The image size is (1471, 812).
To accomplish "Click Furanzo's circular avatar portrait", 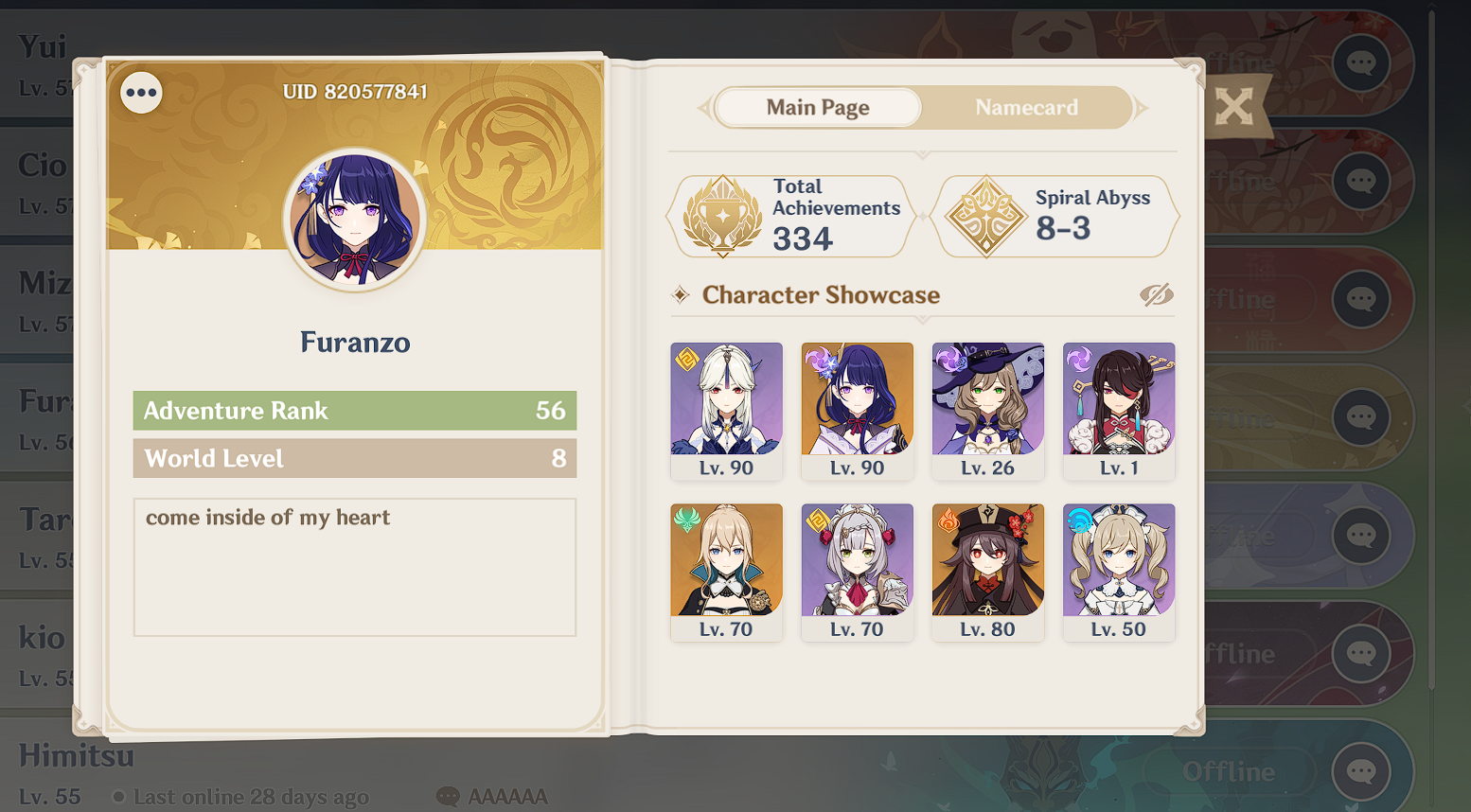I will [354, 218].
